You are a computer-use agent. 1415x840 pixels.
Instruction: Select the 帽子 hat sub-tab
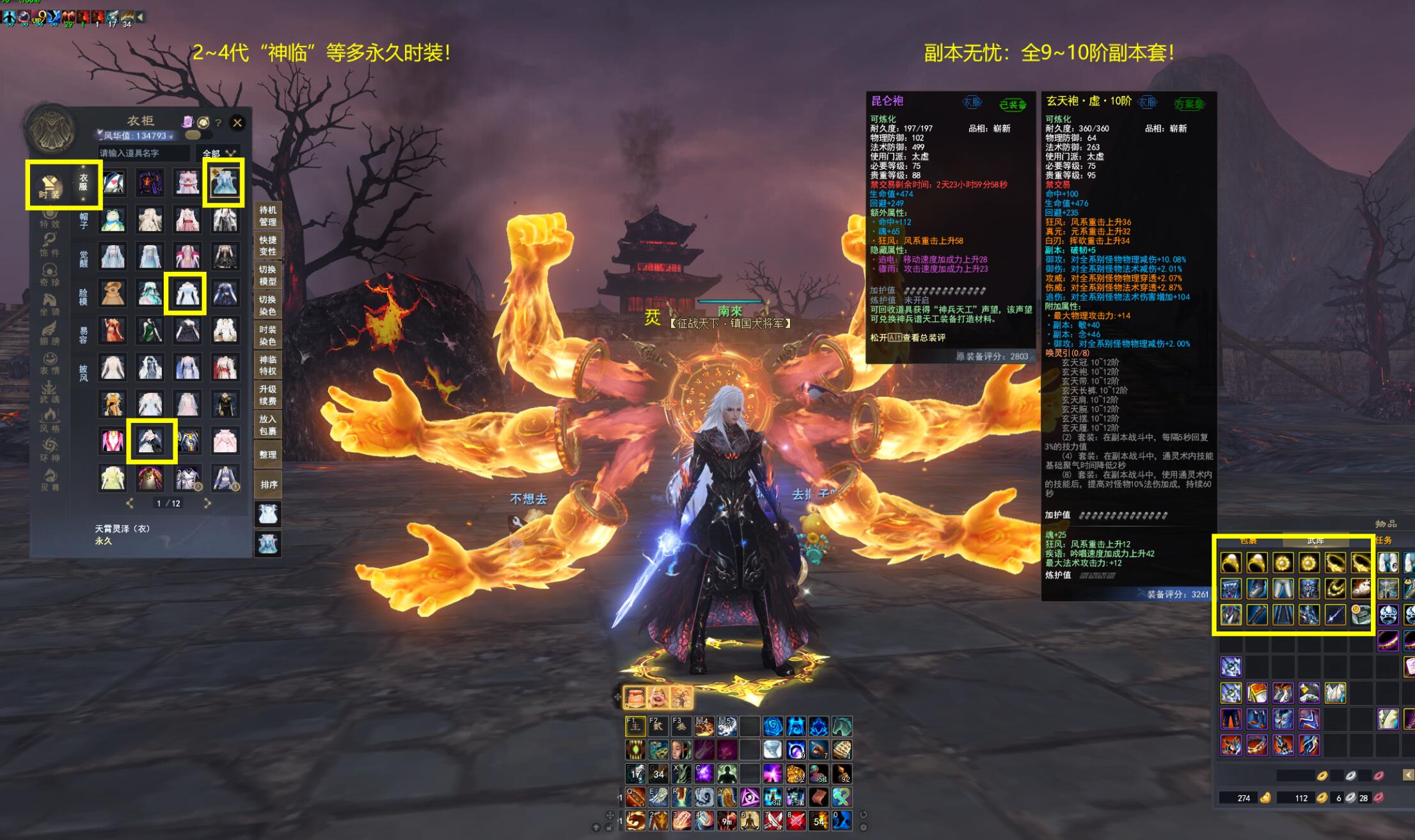pos(84,221)
